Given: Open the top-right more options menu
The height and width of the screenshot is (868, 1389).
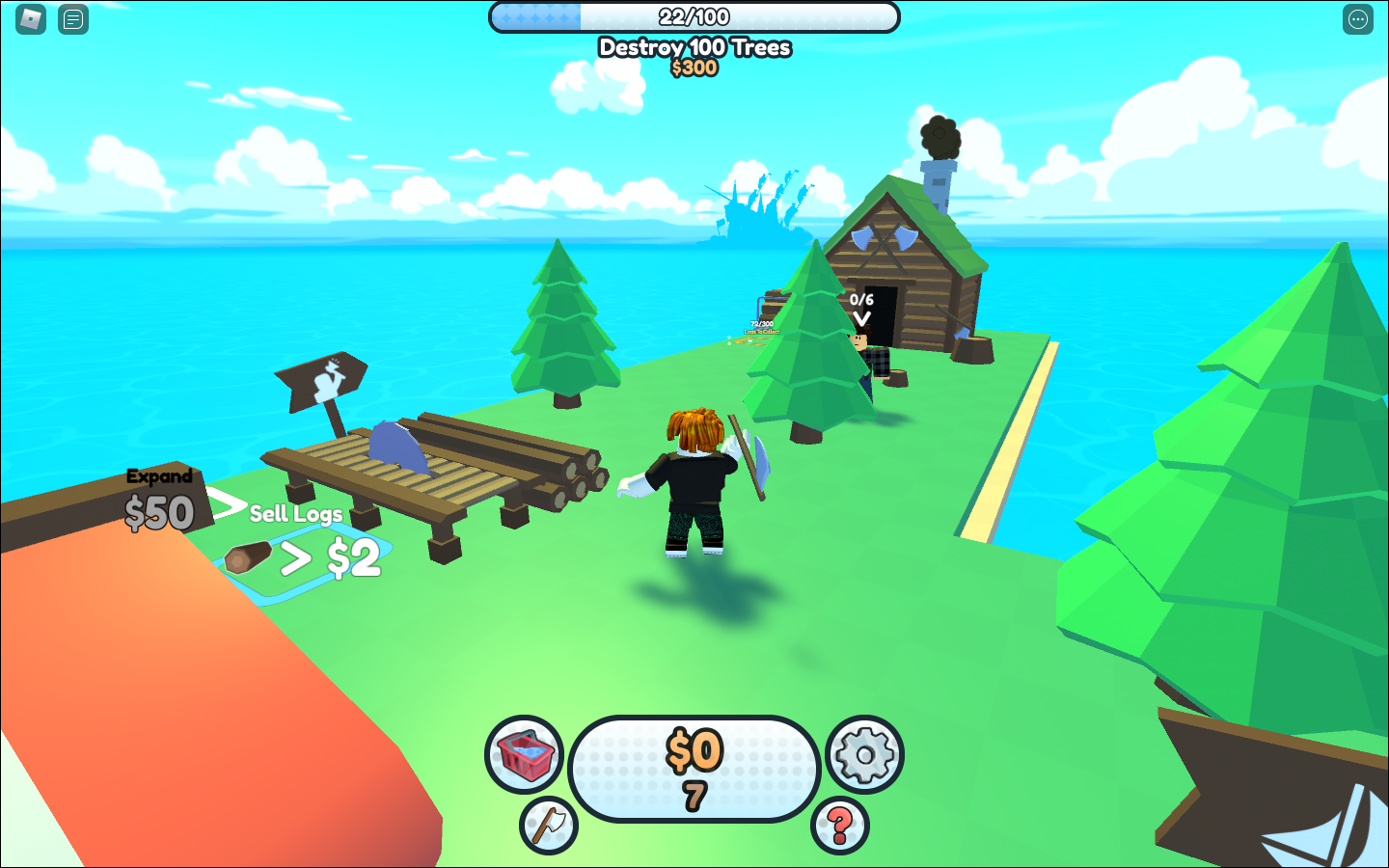Looking at the screenshot, I should [1357, 19].
